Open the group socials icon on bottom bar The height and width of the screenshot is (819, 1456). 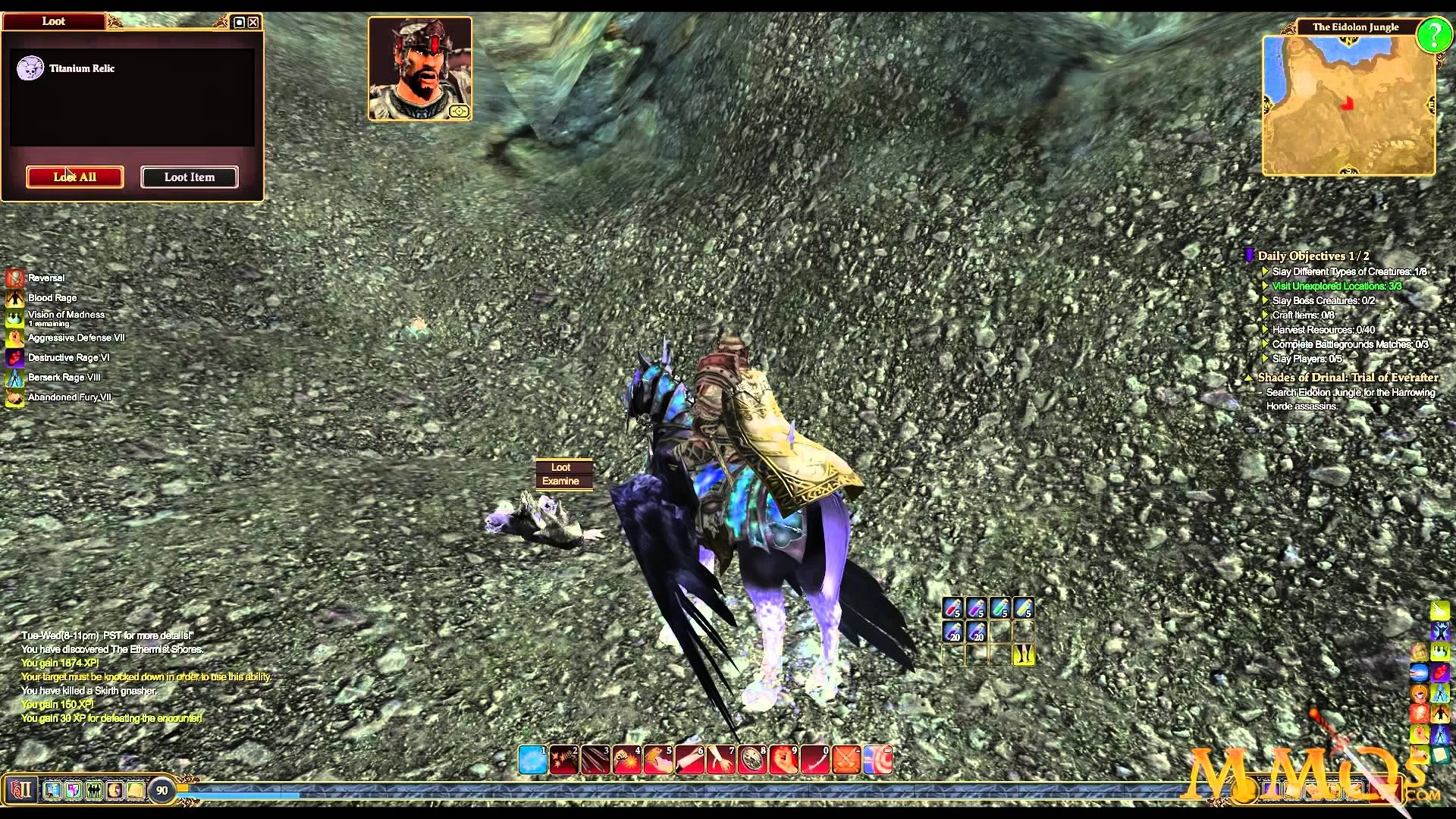point(94,791)
